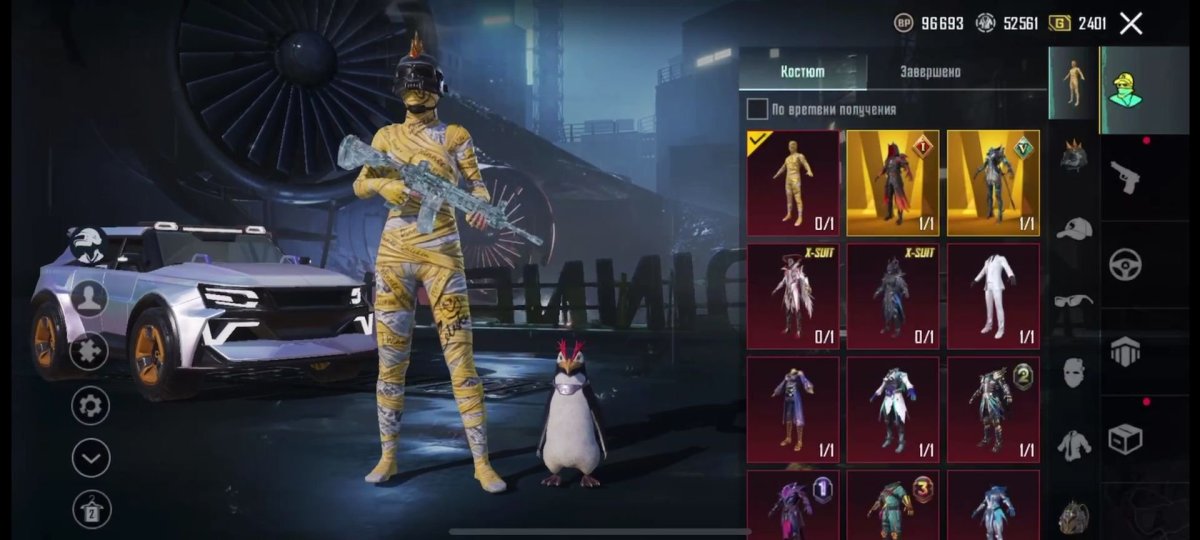The width and height of the screenshot is (1200, 540).
Task: Click the puzzle piece icon
Action: click(90, 351)
